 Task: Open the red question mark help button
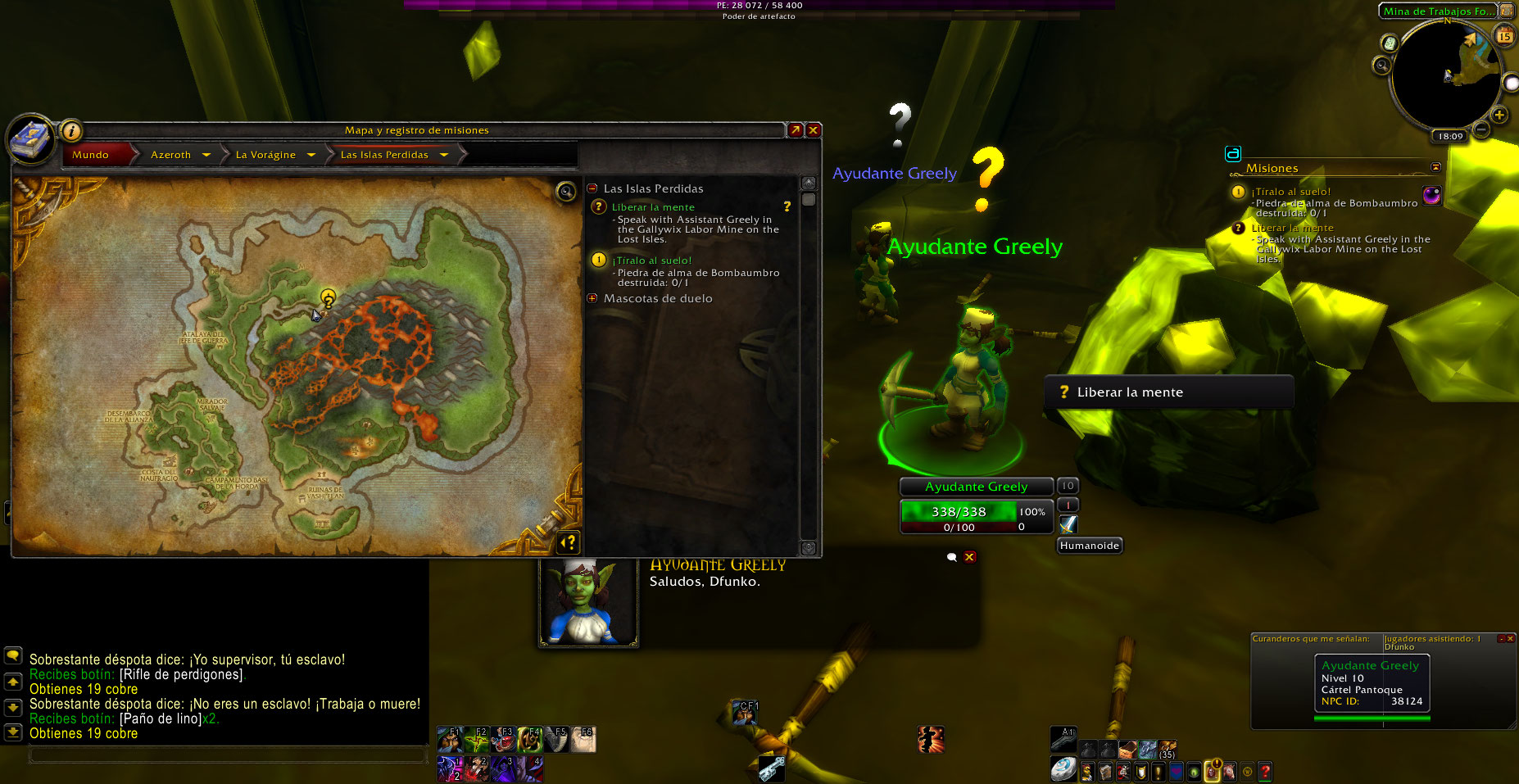click(1265, 771)
